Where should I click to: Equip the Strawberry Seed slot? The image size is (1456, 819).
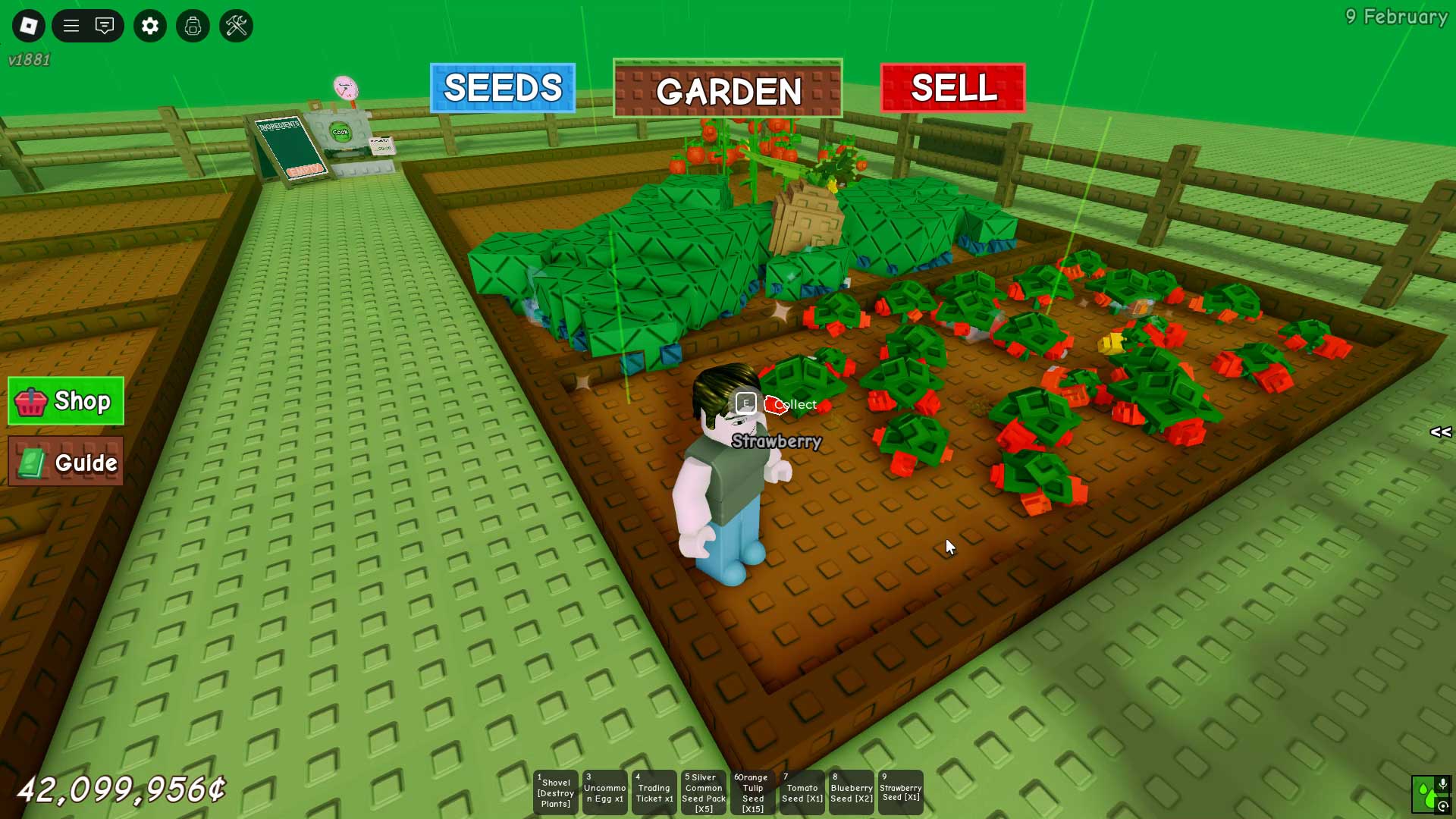click(901, 792)
